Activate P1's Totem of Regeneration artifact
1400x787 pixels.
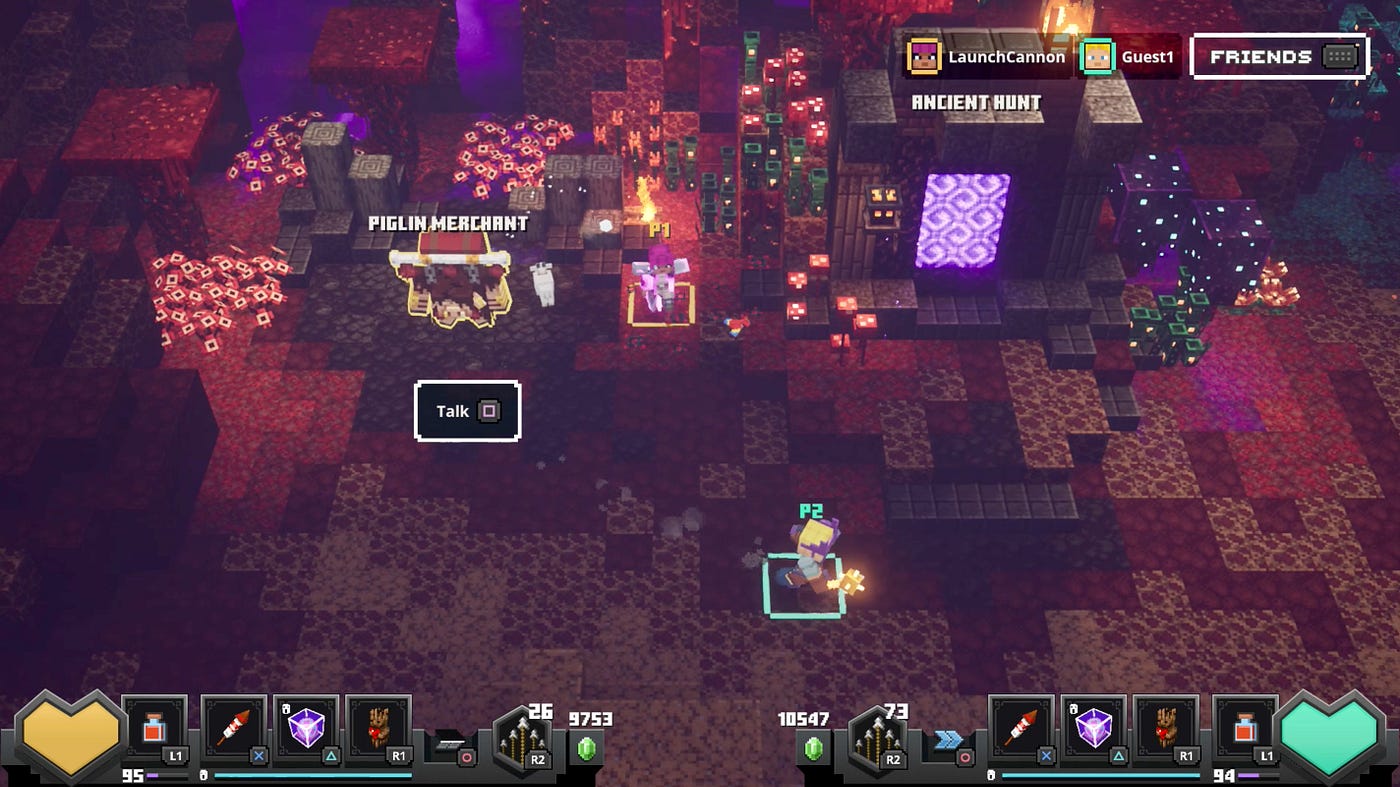[378, 730]
